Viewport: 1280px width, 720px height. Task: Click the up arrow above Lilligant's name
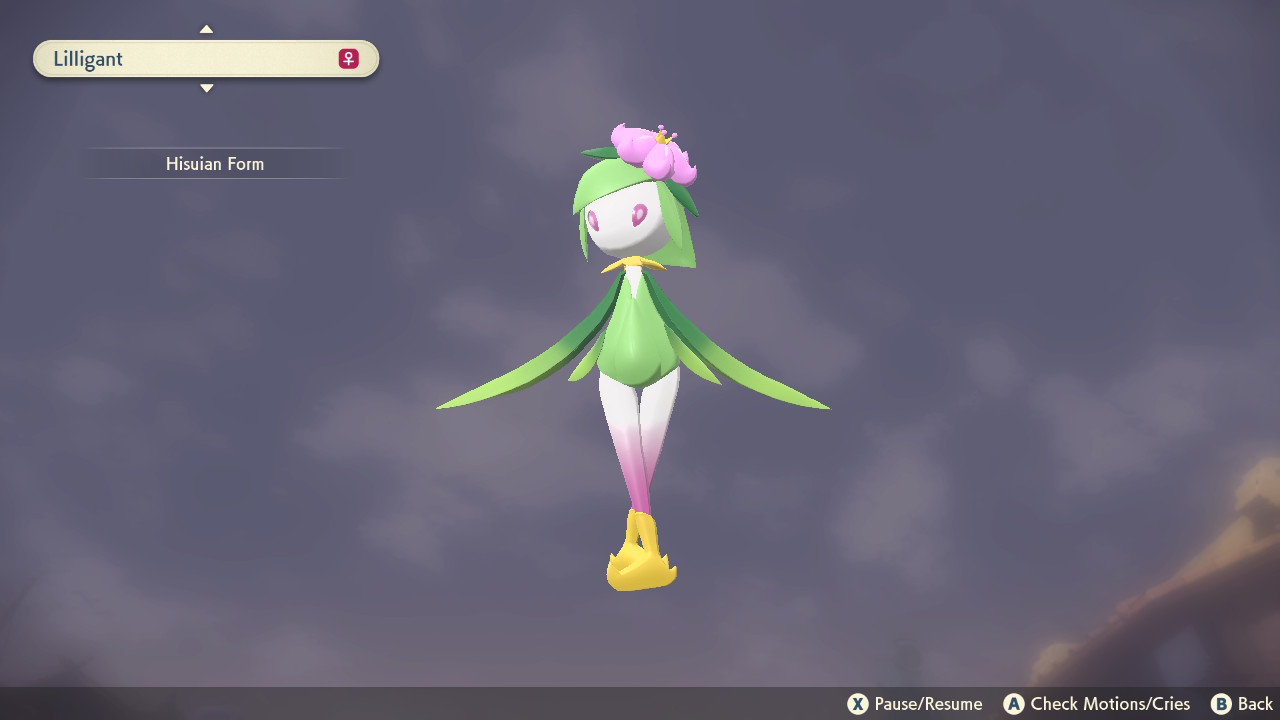[206, 29]
